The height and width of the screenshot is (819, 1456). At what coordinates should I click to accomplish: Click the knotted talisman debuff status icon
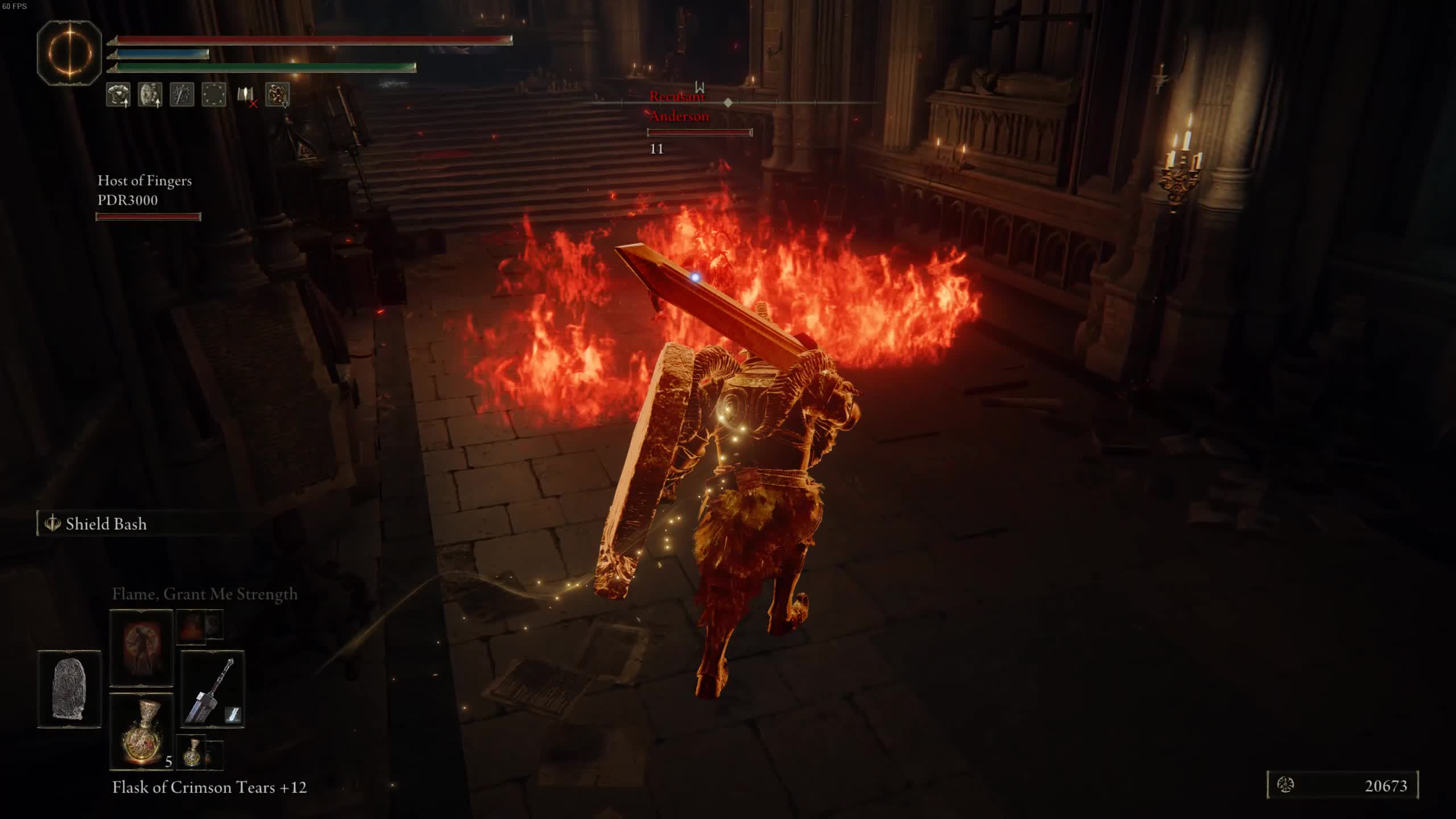click(278, 94)
